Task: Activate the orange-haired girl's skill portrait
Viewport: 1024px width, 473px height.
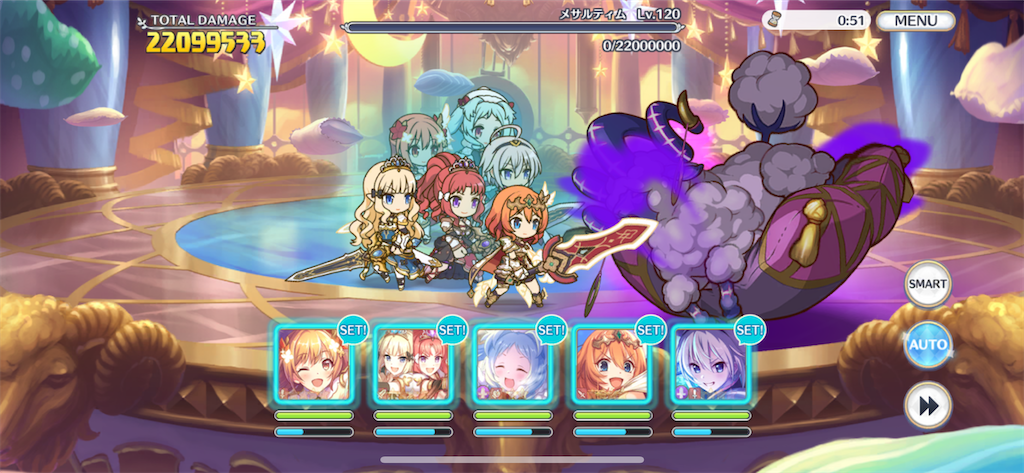Action: tap(610, 364)
